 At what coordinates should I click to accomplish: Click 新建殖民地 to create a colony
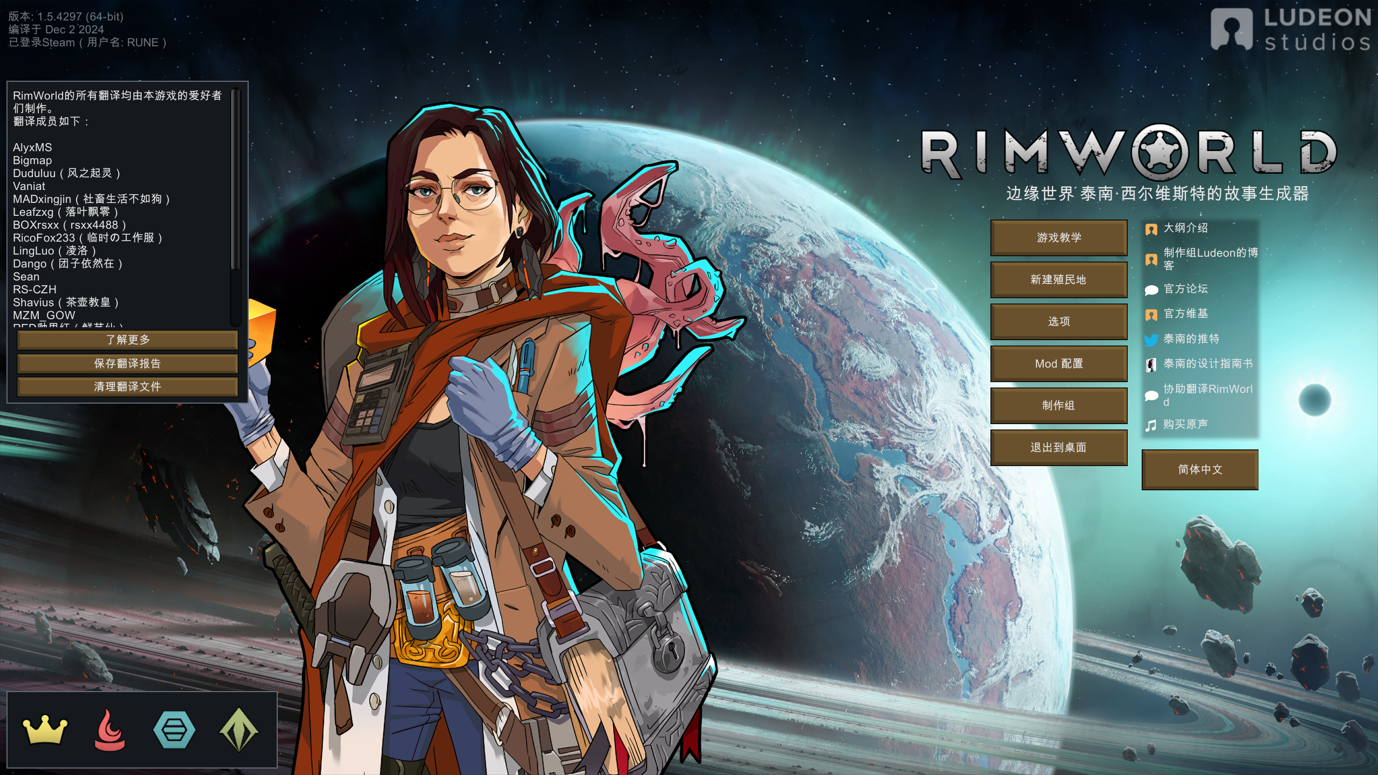(x=1058, y=280)
